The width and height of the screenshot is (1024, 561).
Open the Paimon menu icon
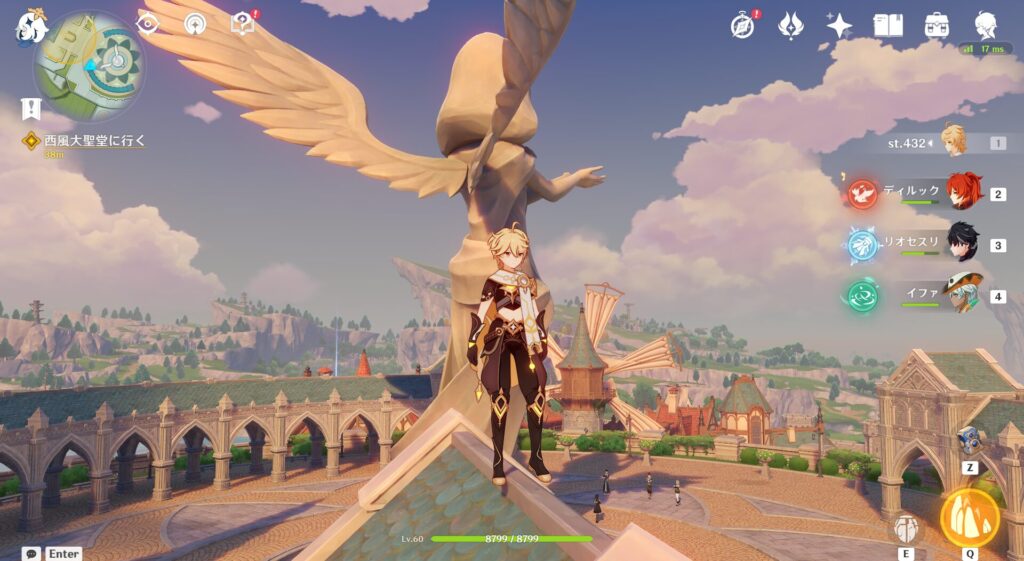30,27
